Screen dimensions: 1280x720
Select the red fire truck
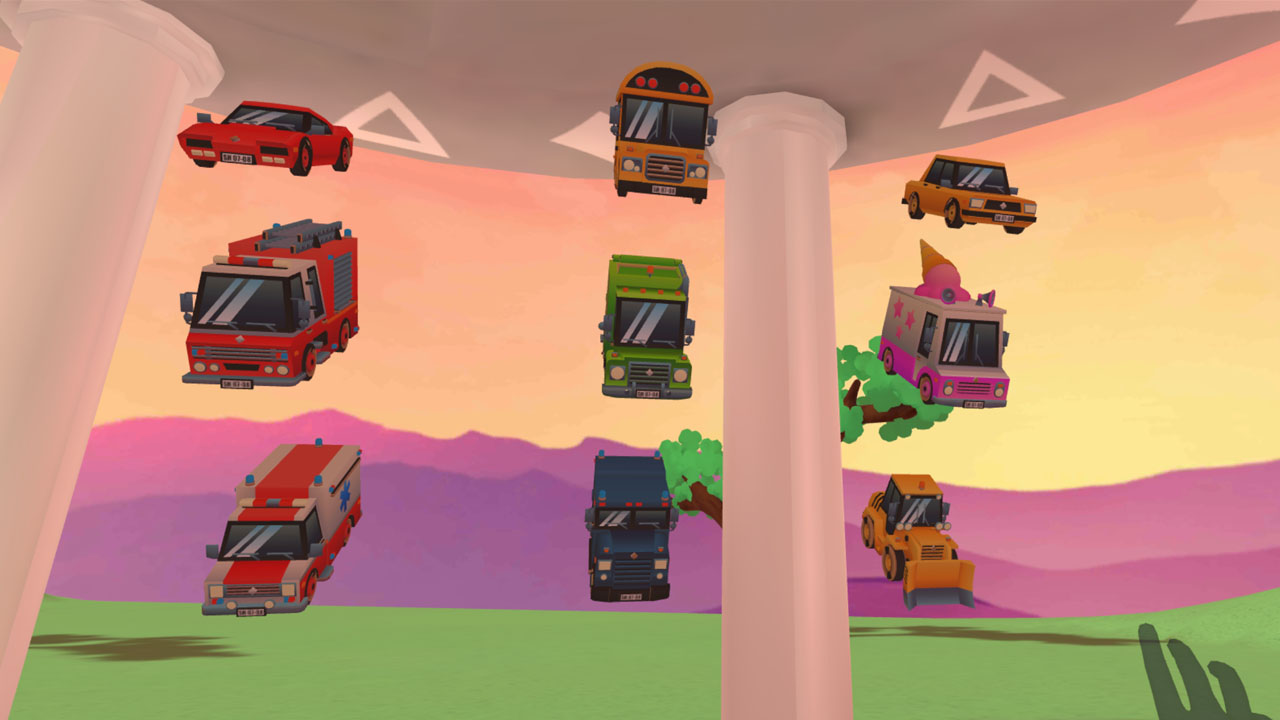click(269, 308)
